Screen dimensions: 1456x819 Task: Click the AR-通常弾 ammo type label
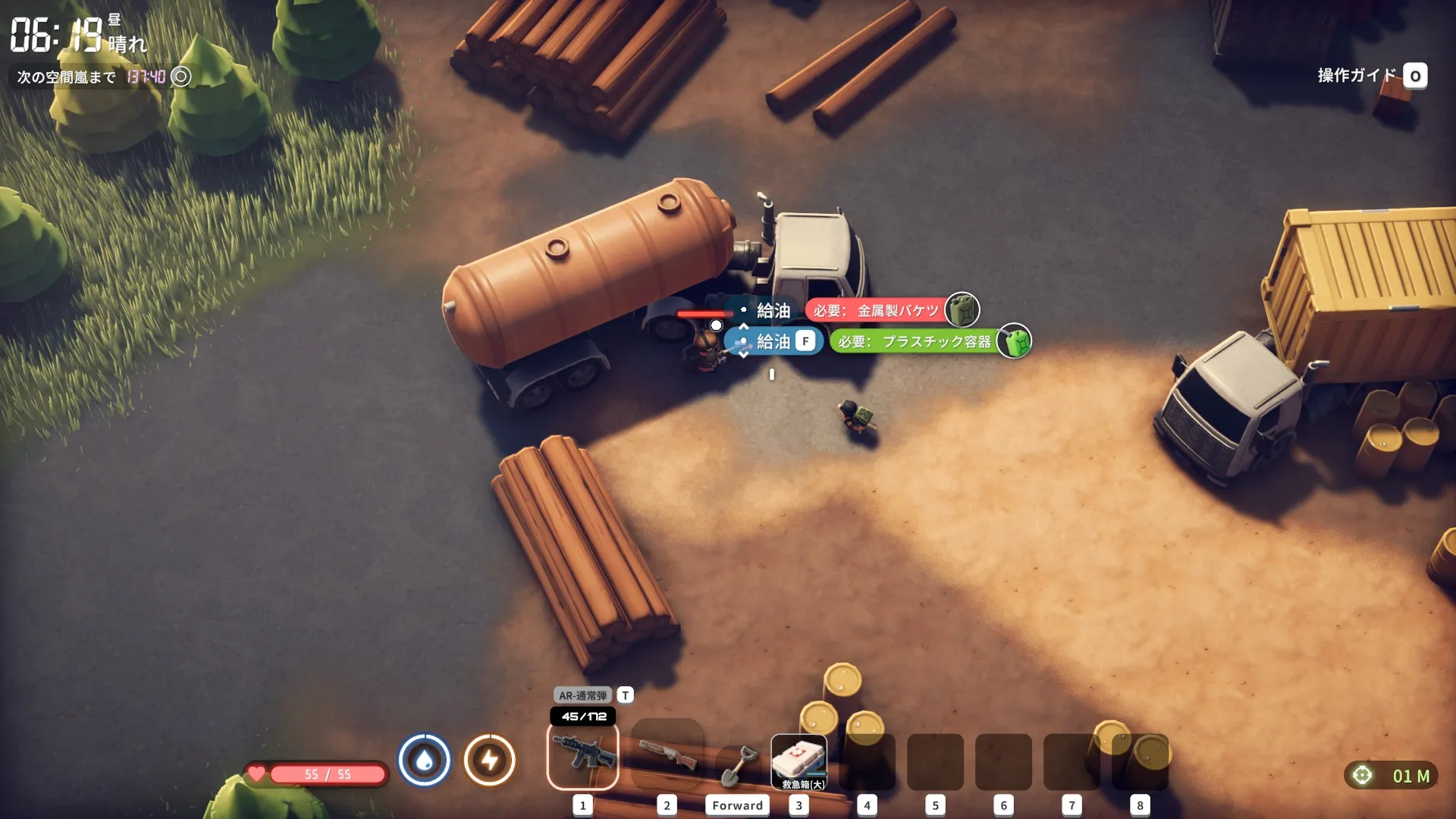[582, 695]
